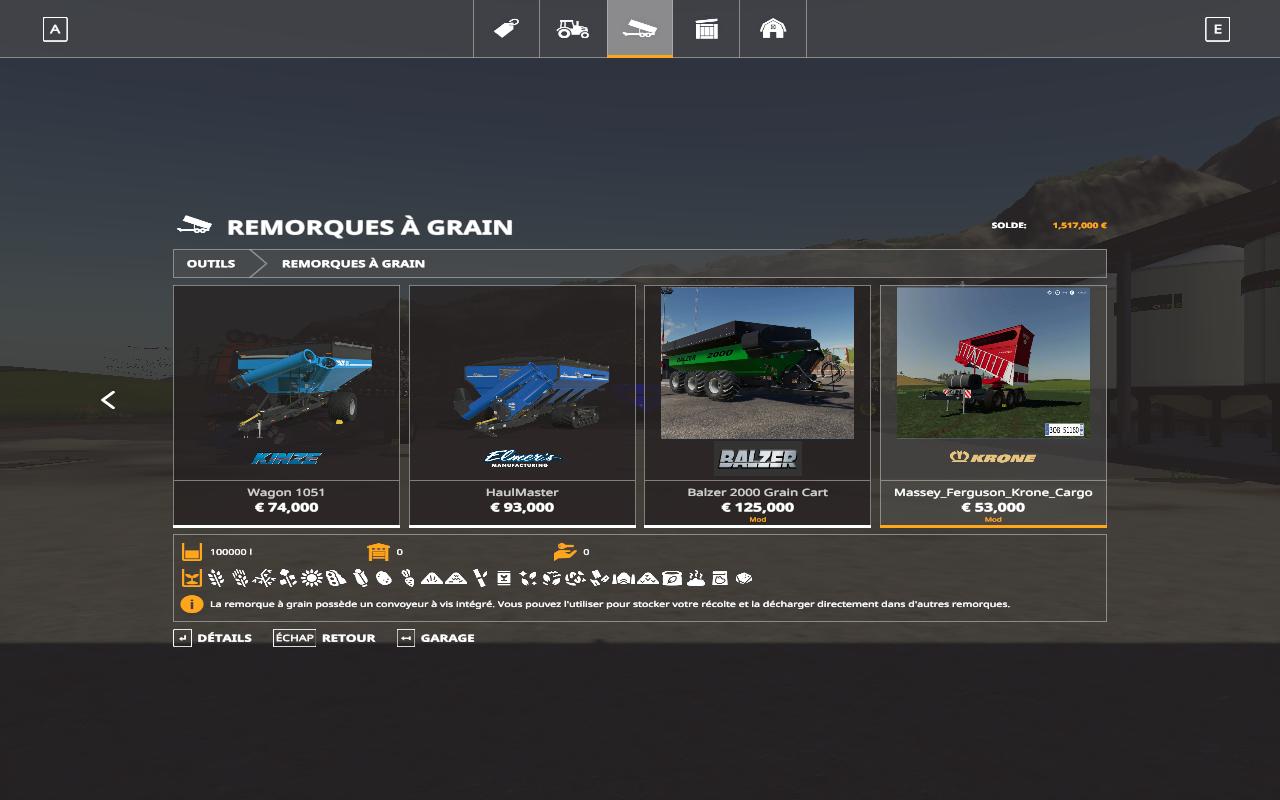Click RETOUR to go back
The width and height of the screenshot is (1280, 800).
point(326,638)
